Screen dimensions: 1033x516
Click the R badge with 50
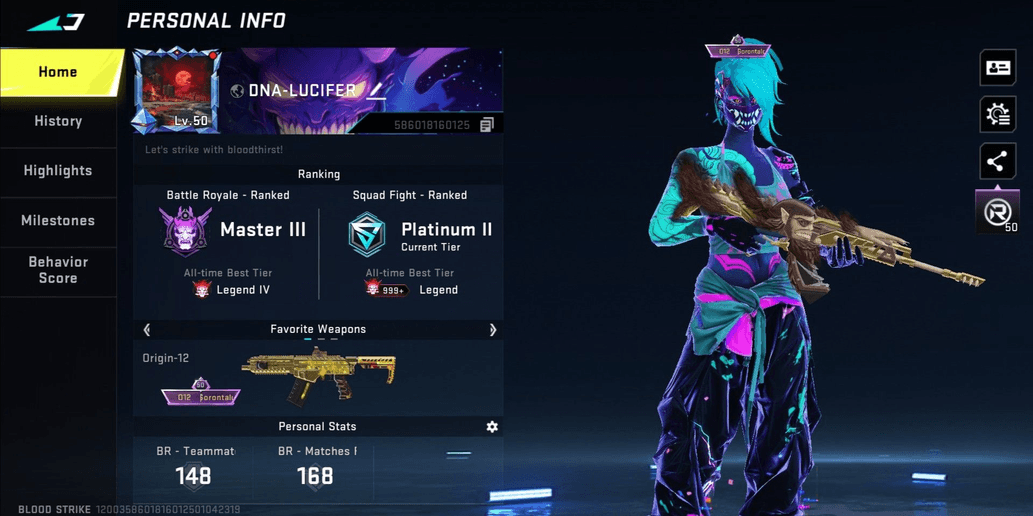tap(997, 213)
